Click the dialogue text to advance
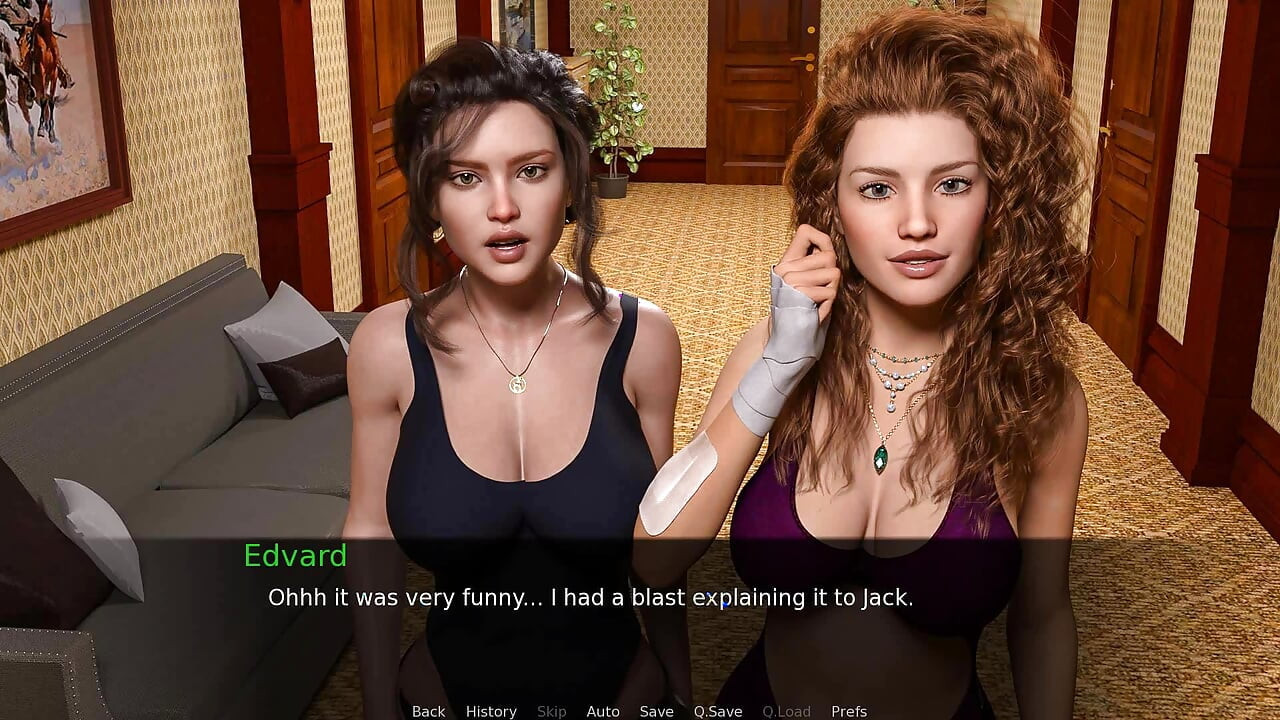Image resolution: width=1280 pixels, height=720 pixels. tap(592, 598)
